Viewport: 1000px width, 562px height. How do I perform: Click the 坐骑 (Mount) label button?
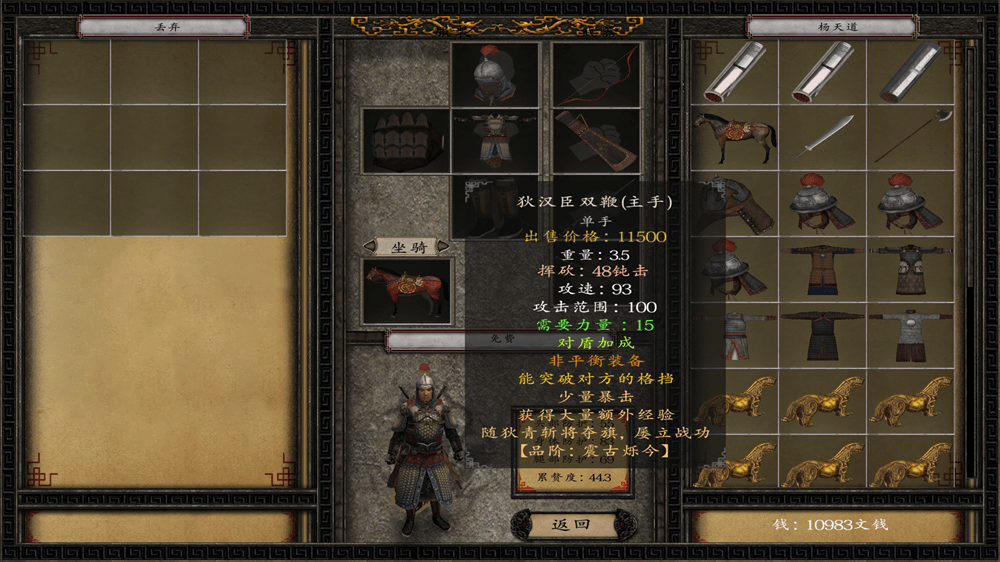pyautogui.click(x=405, y=246)
